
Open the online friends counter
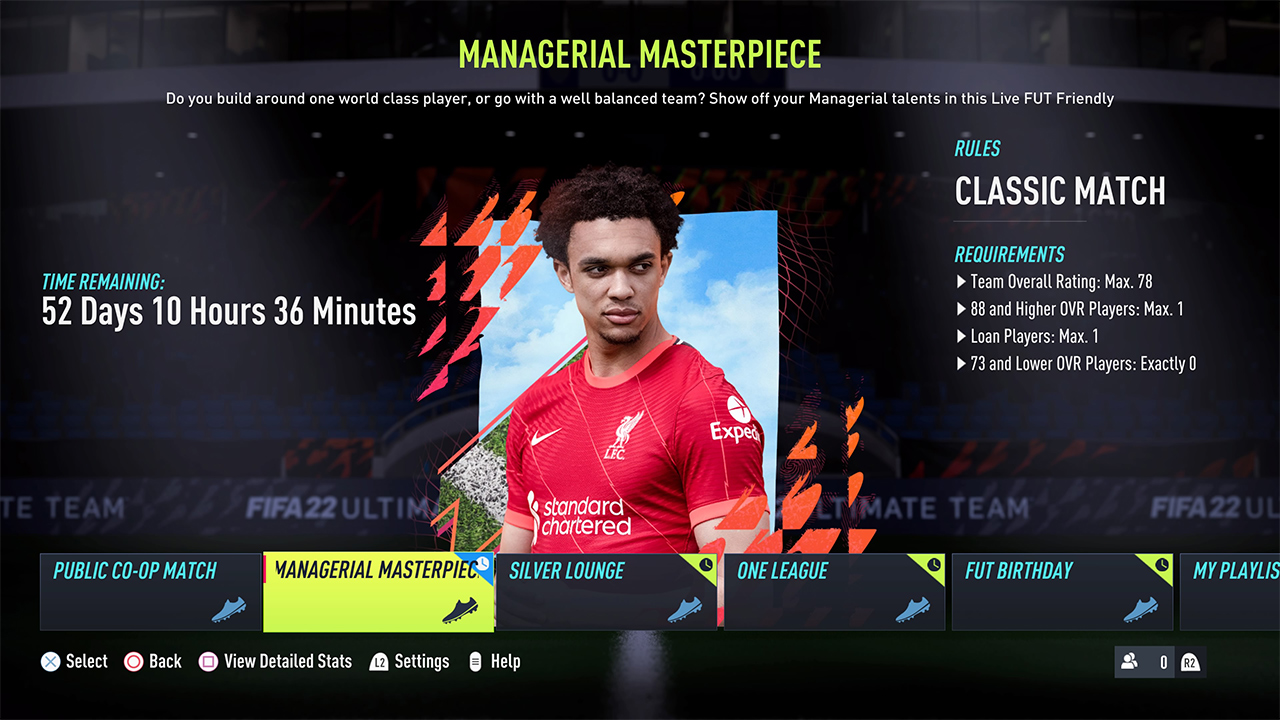pos(1145,662)
